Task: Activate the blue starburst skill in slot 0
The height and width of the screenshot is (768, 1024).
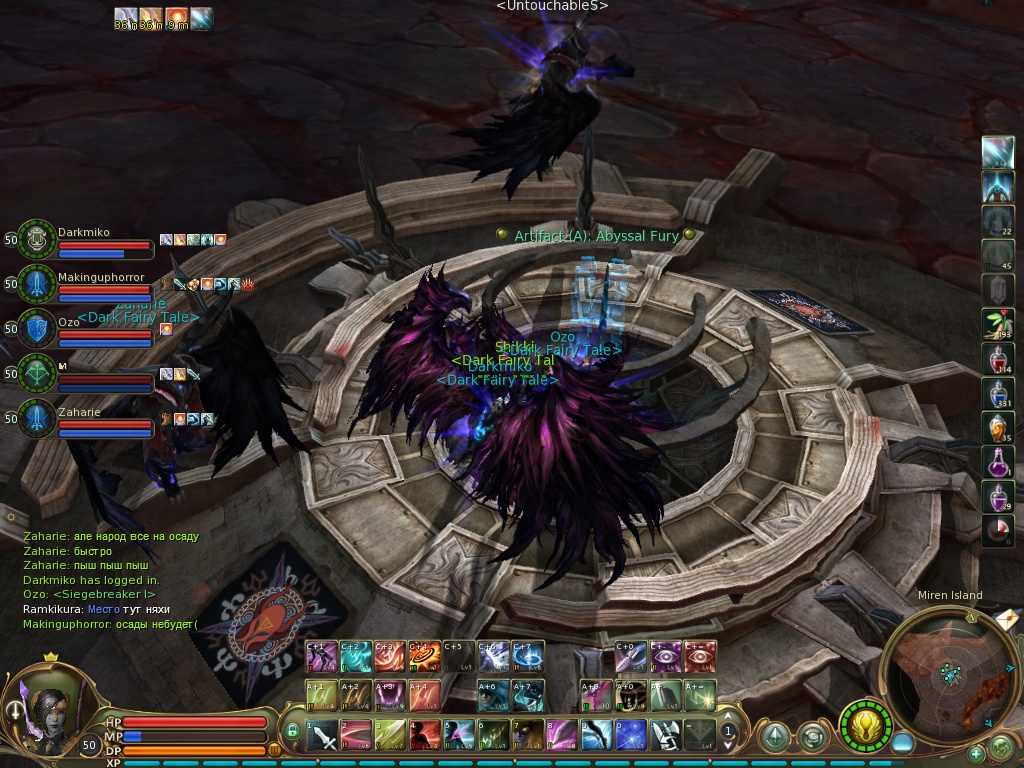Action: (630, 736)
